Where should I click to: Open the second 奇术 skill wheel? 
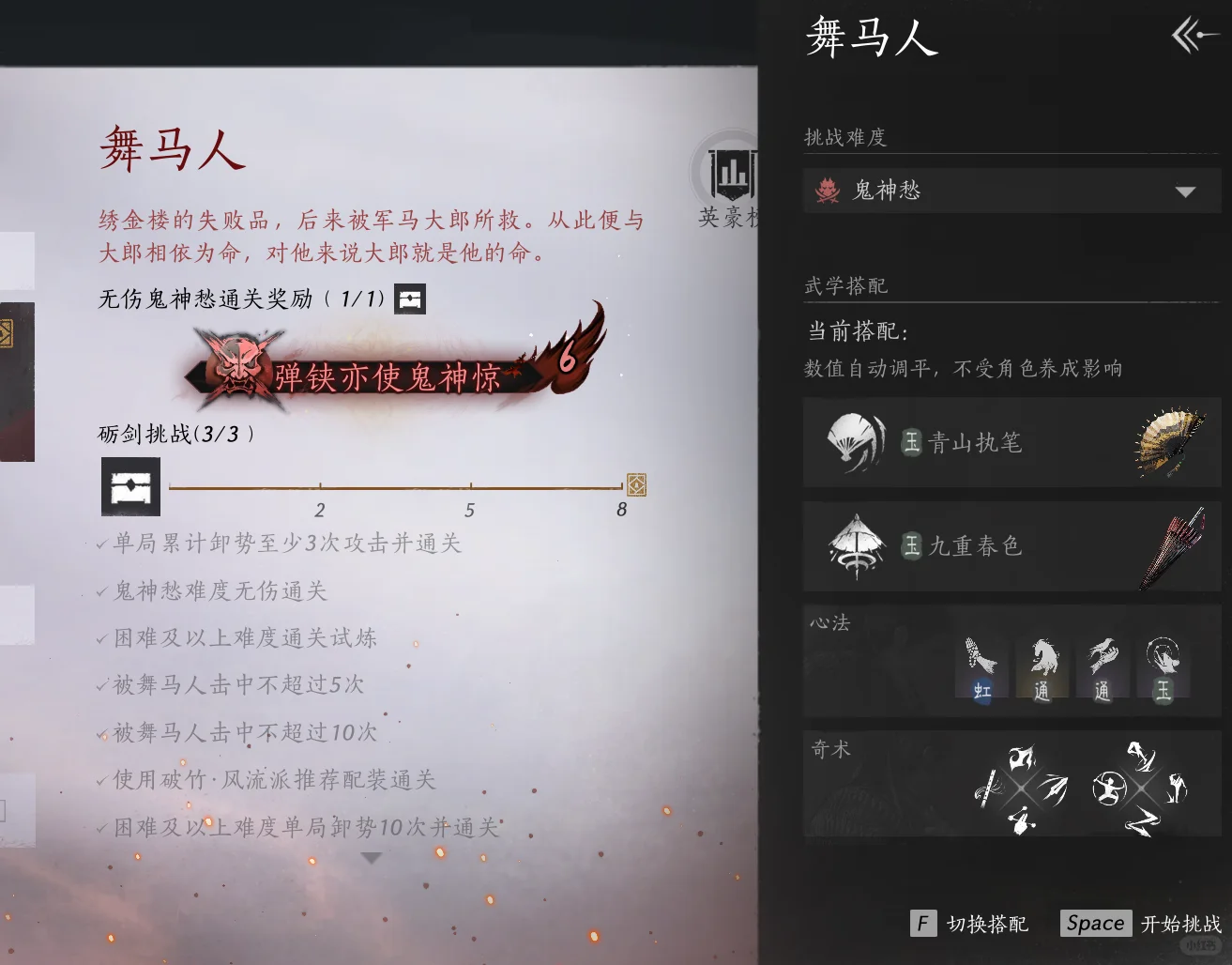(x=1141, y=789)
